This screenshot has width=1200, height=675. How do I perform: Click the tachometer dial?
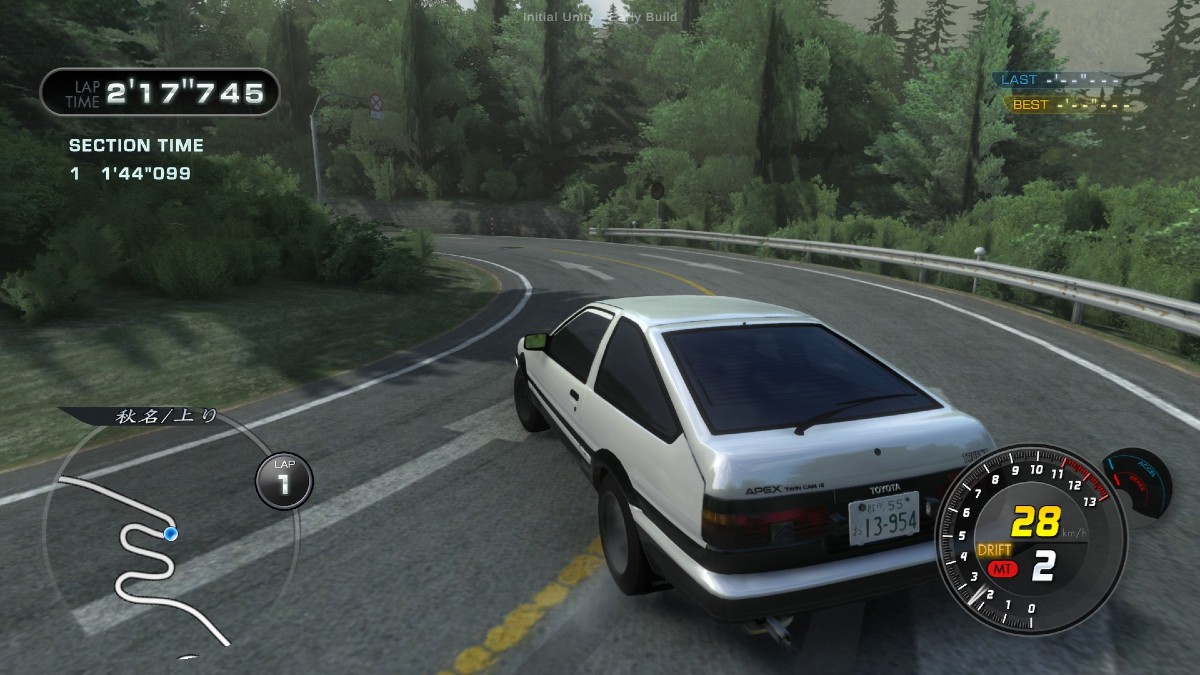pyautogui.click(x=1016, y=540)
